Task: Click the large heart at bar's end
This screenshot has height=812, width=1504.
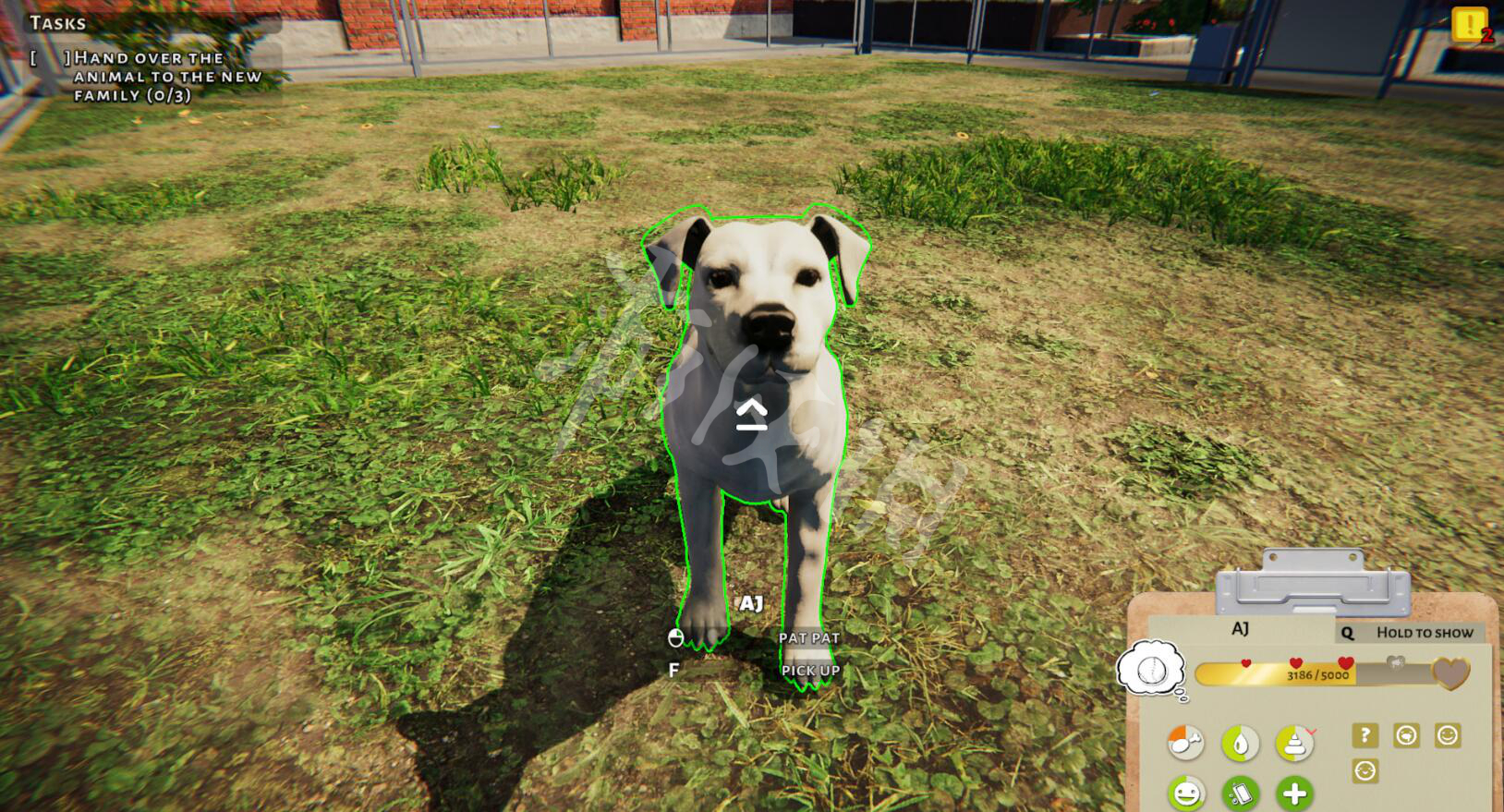Action: tap(1449, 673)
